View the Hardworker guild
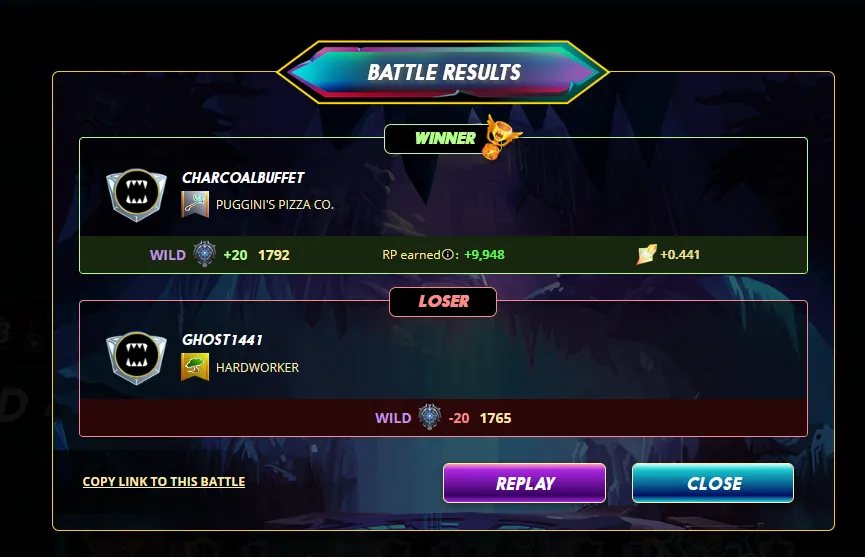 [x=257, y=367]
